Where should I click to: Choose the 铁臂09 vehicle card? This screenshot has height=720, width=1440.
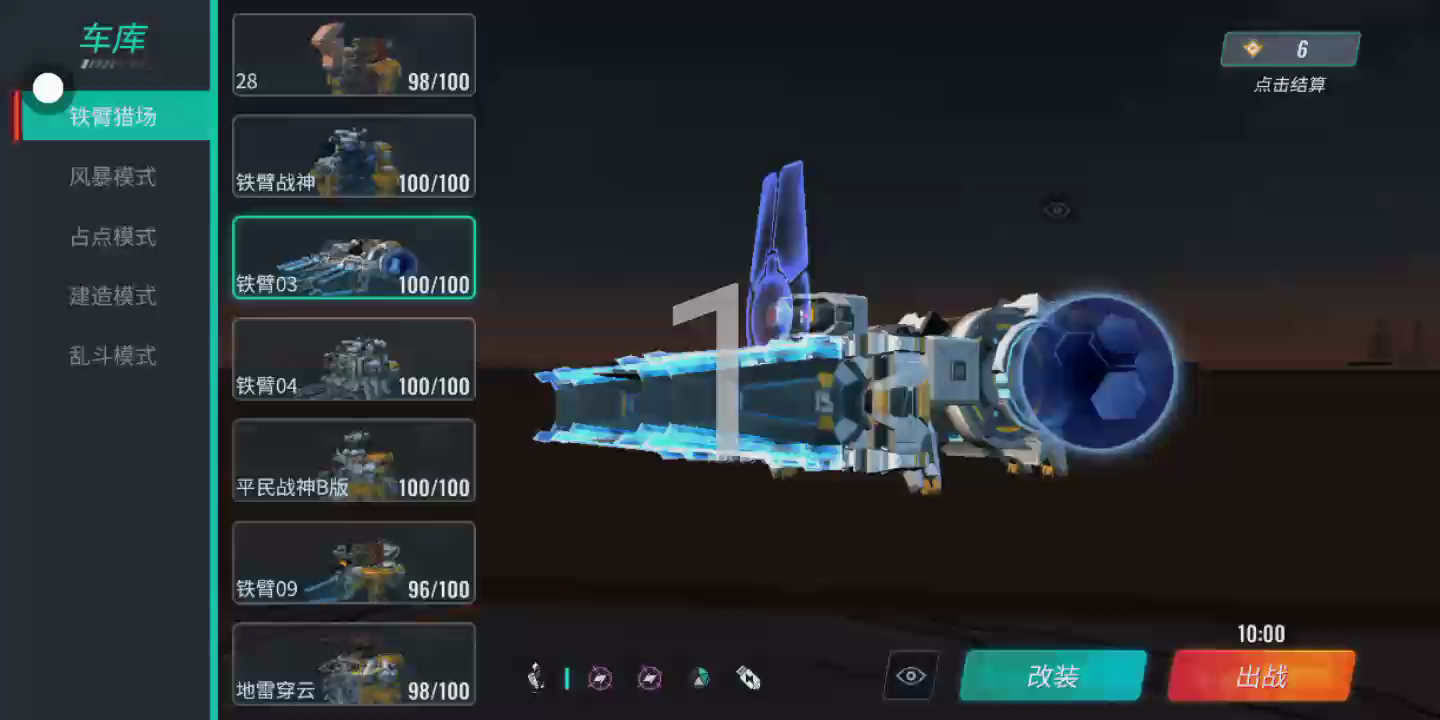354,562
